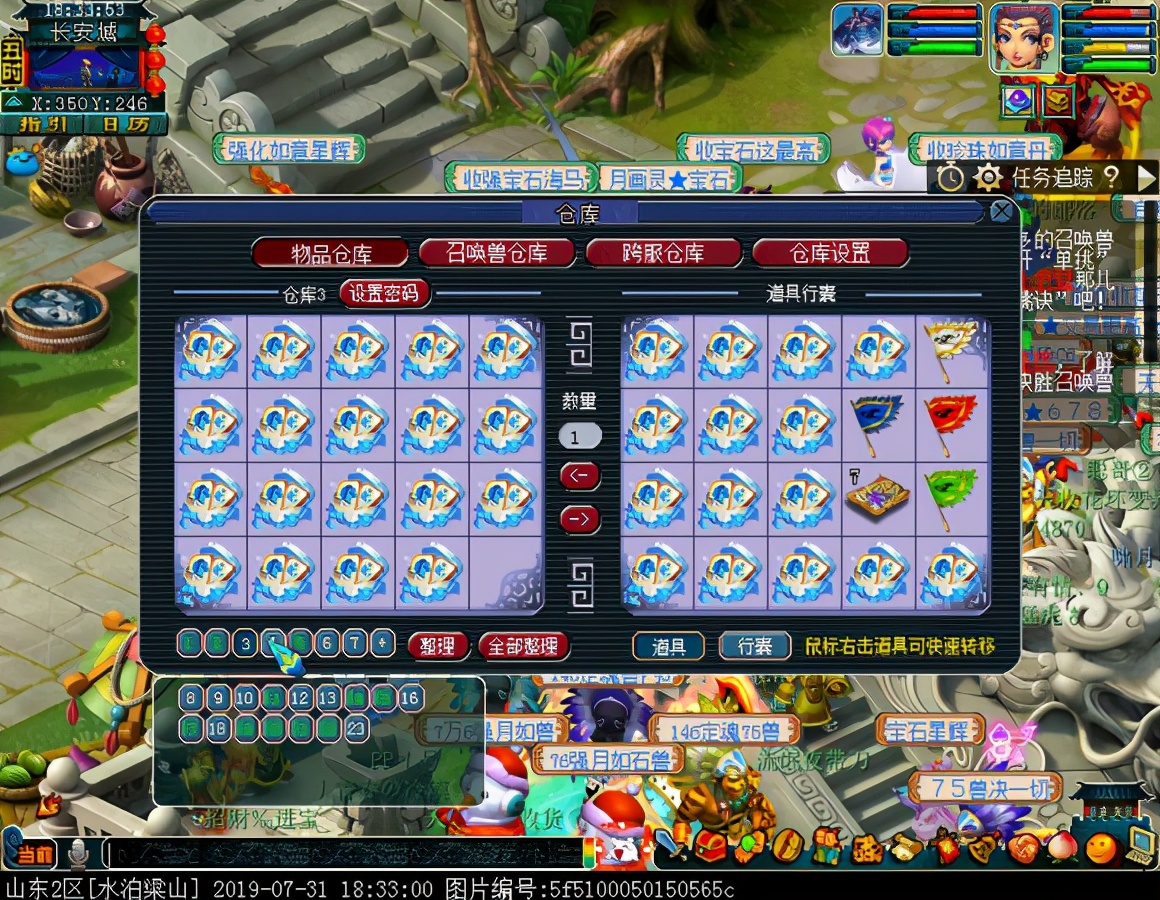Sort everything with 全部整理
1160x900 pixels.
tap(524, 646)
